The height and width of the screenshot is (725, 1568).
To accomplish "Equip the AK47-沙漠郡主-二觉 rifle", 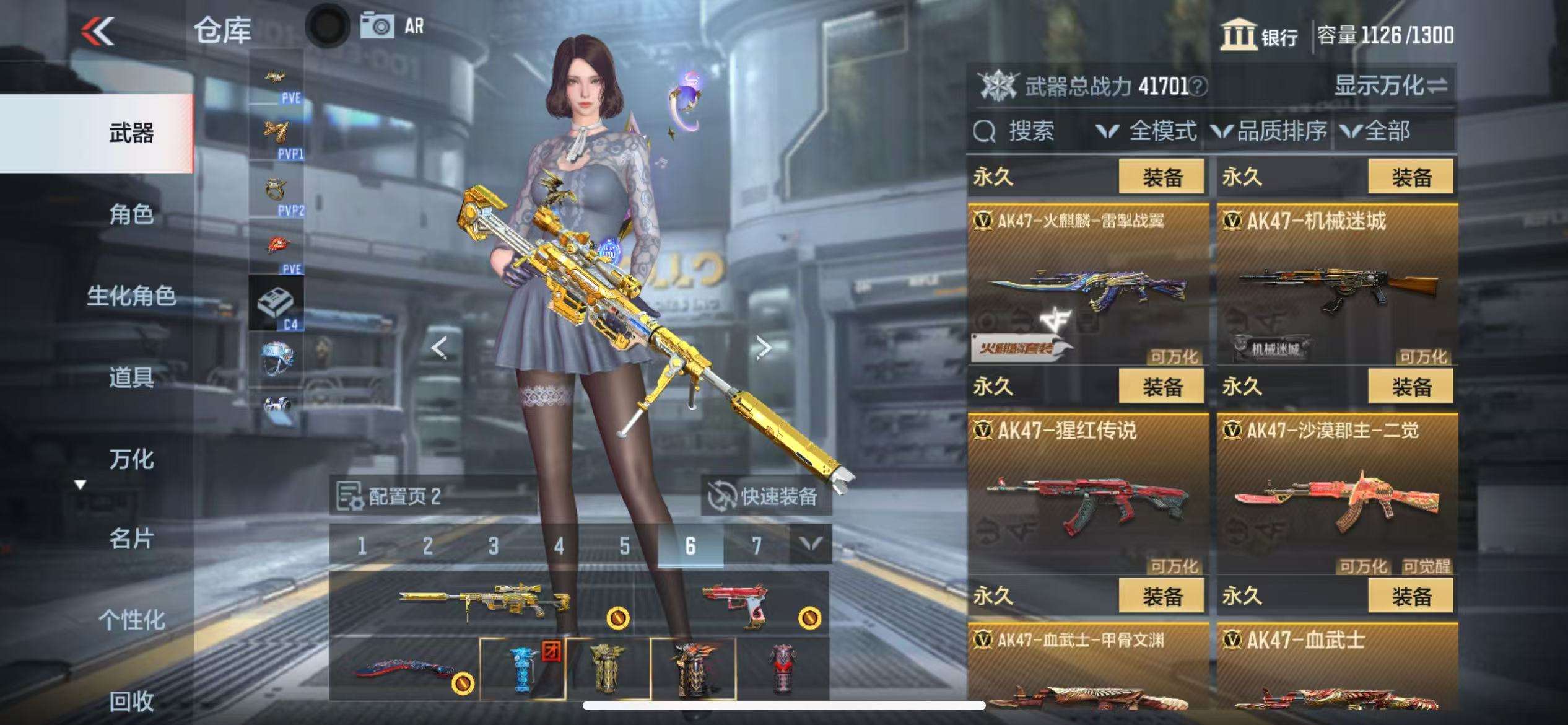I will tap(1410, 387).
